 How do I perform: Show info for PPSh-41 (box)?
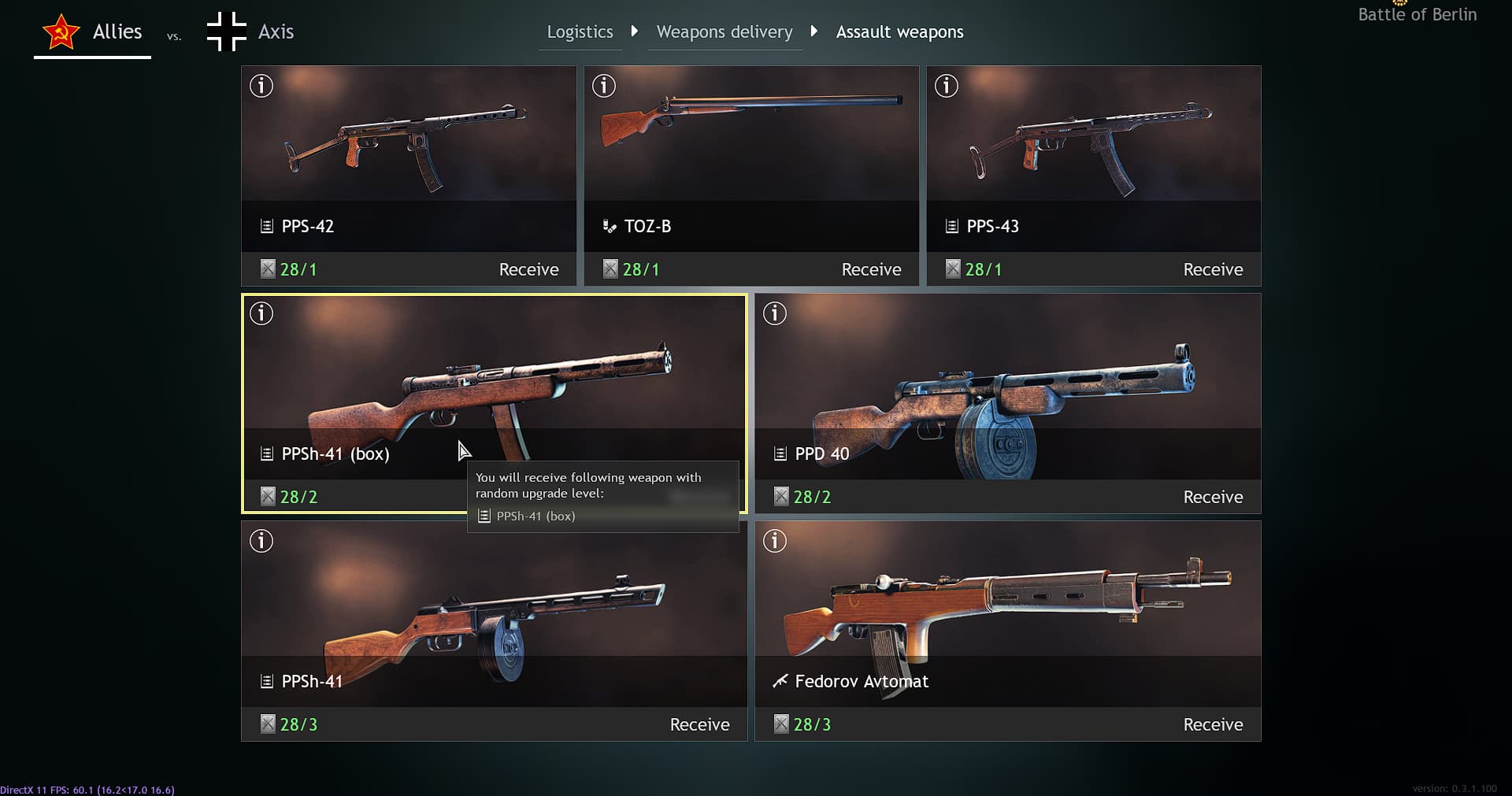coord(261,313)
